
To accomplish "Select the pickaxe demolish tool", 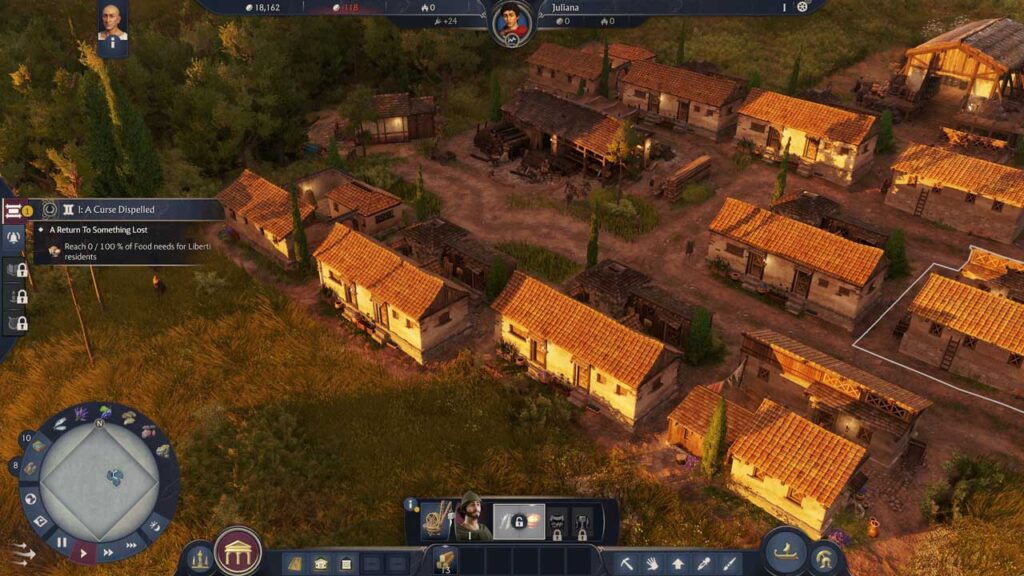I will point(627,563).
